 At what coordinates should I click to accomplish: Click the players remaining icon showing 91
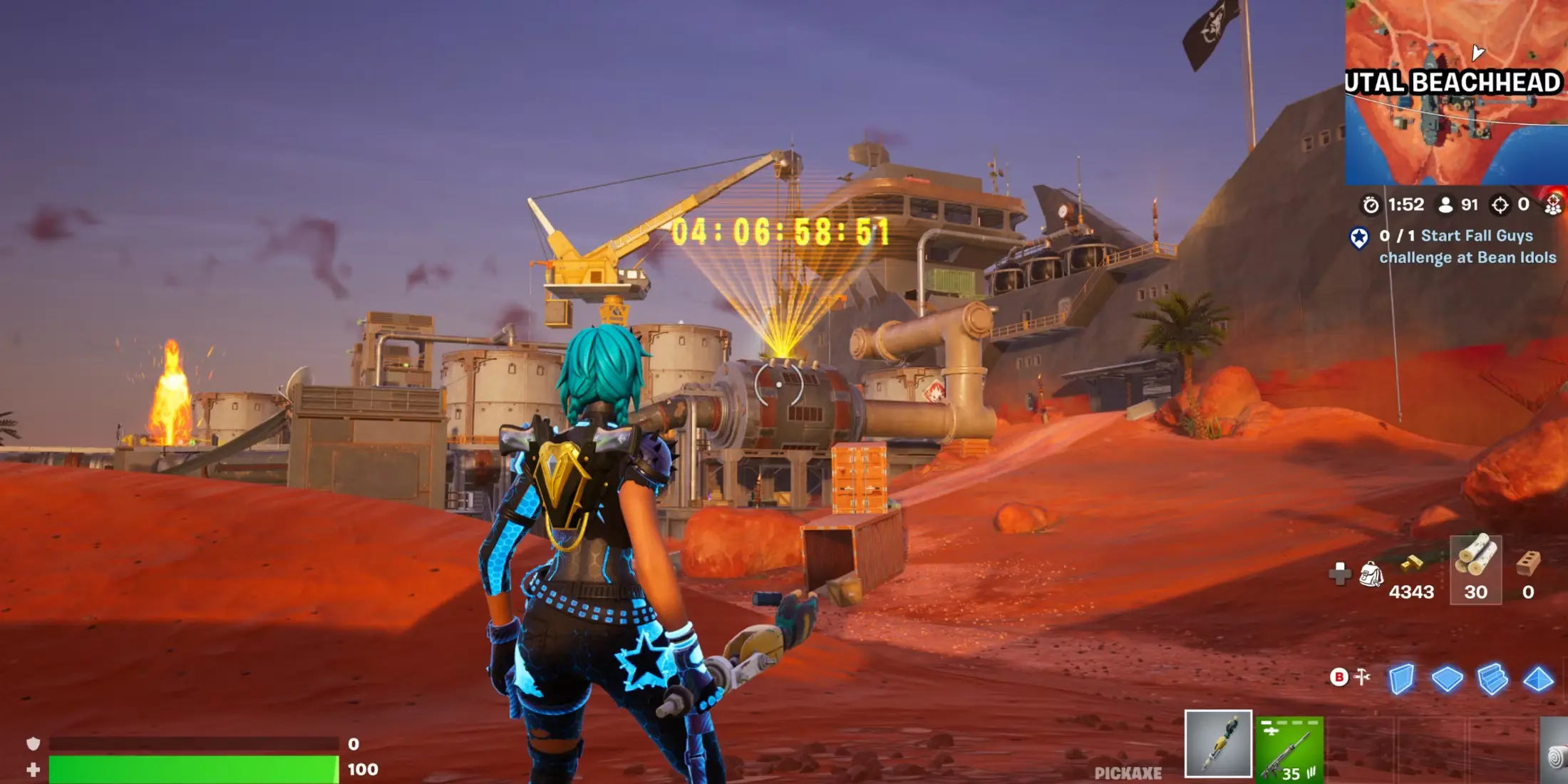(1445, 204)
